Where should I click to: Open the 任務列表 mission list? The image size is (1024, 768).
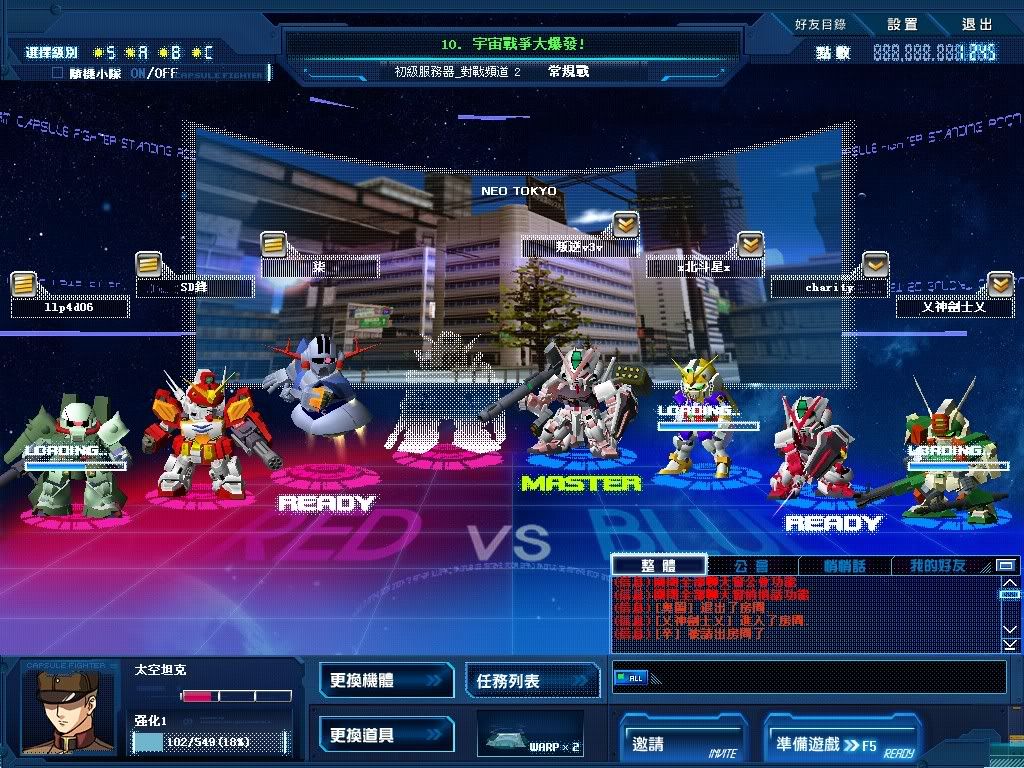click(531, 680)
